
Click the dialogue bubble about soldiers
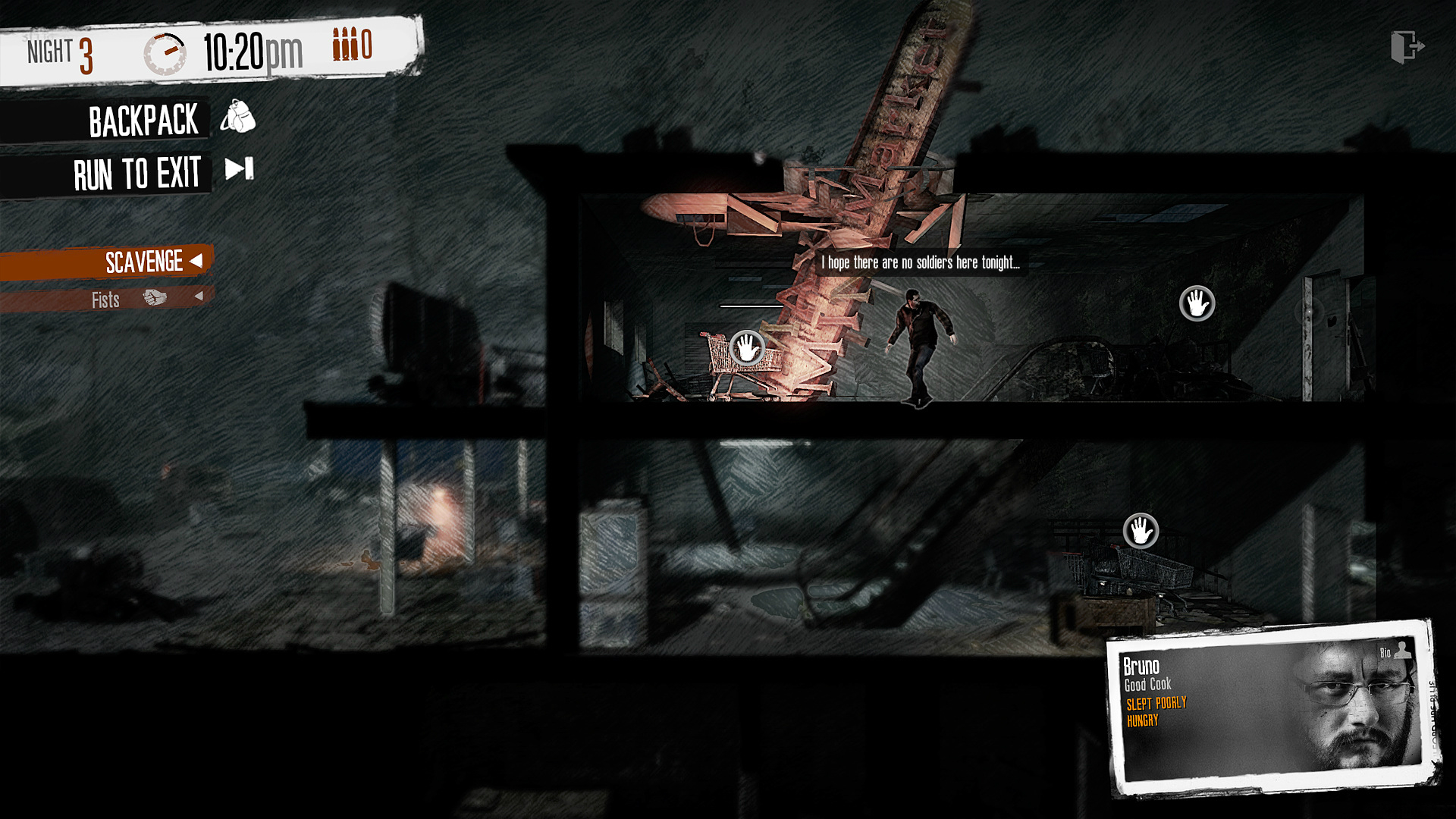(x=919, y=264)
